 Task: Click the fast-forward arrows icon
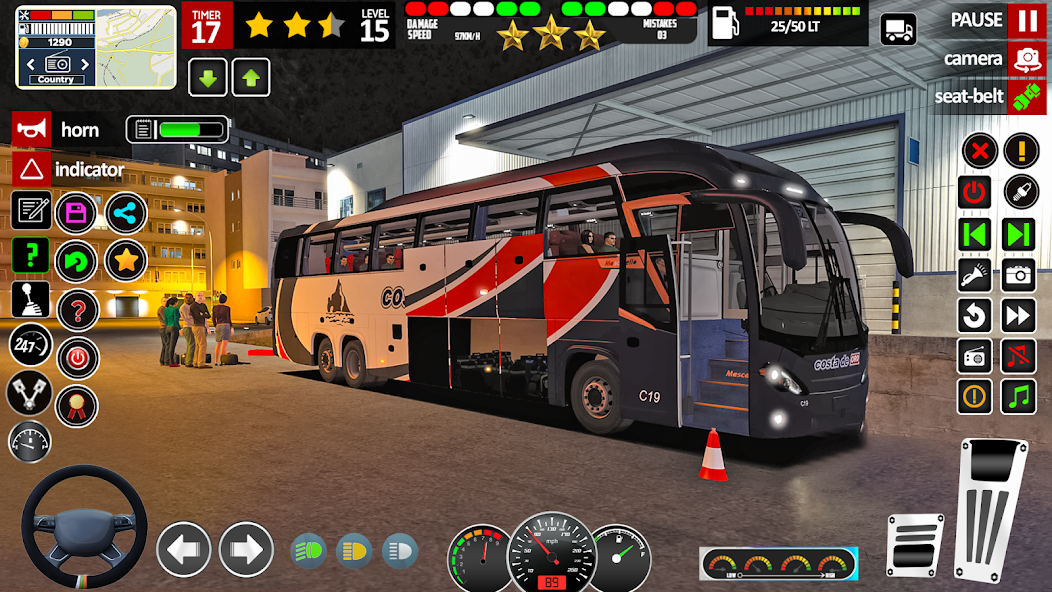[x=1019, y=316]
